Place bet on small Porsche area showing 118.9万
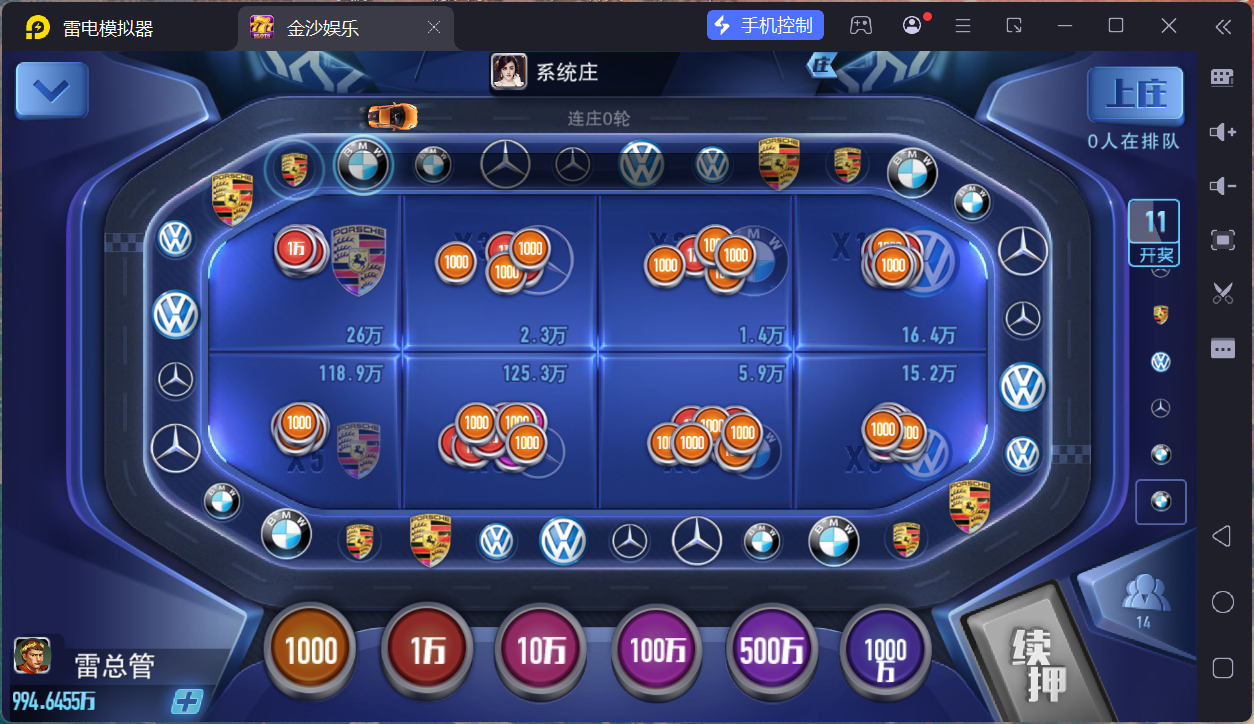 (304, 430)
